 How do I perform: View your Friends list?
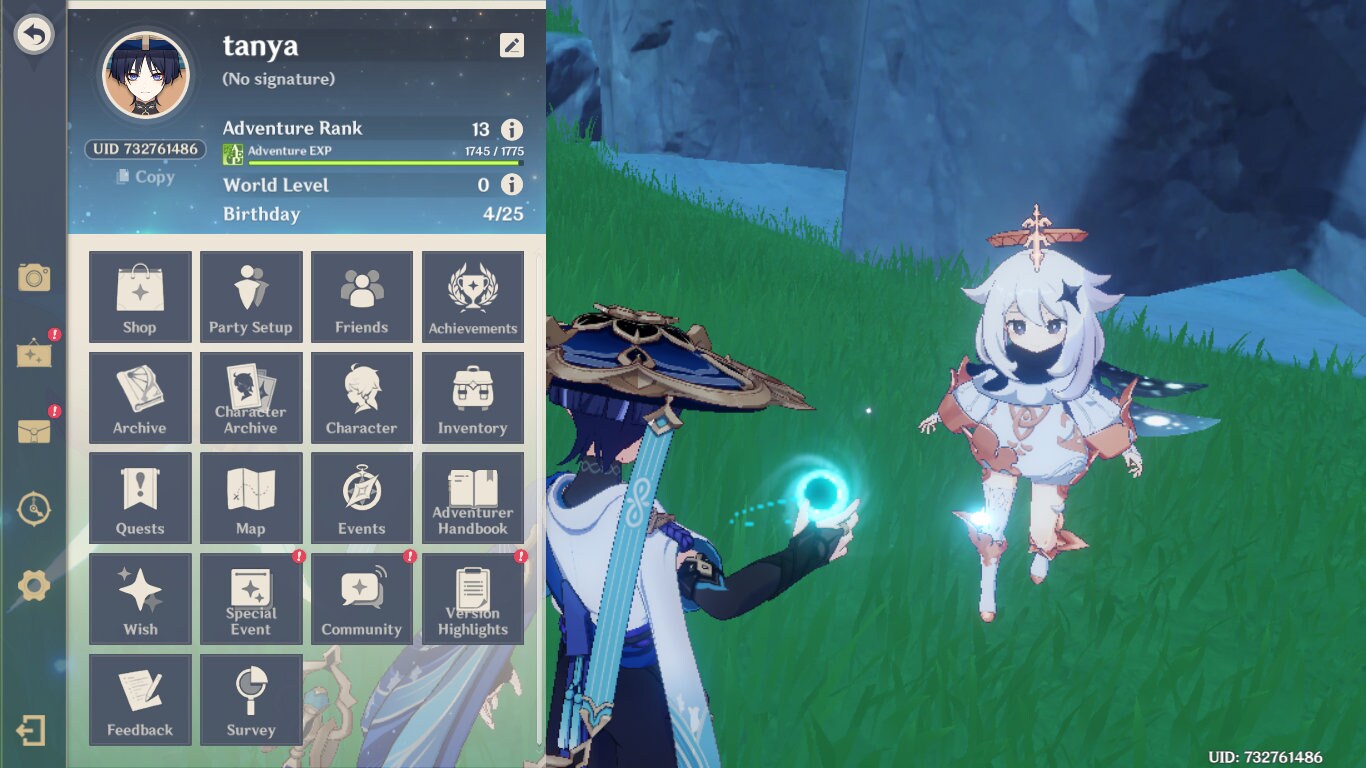click(362, 296)
